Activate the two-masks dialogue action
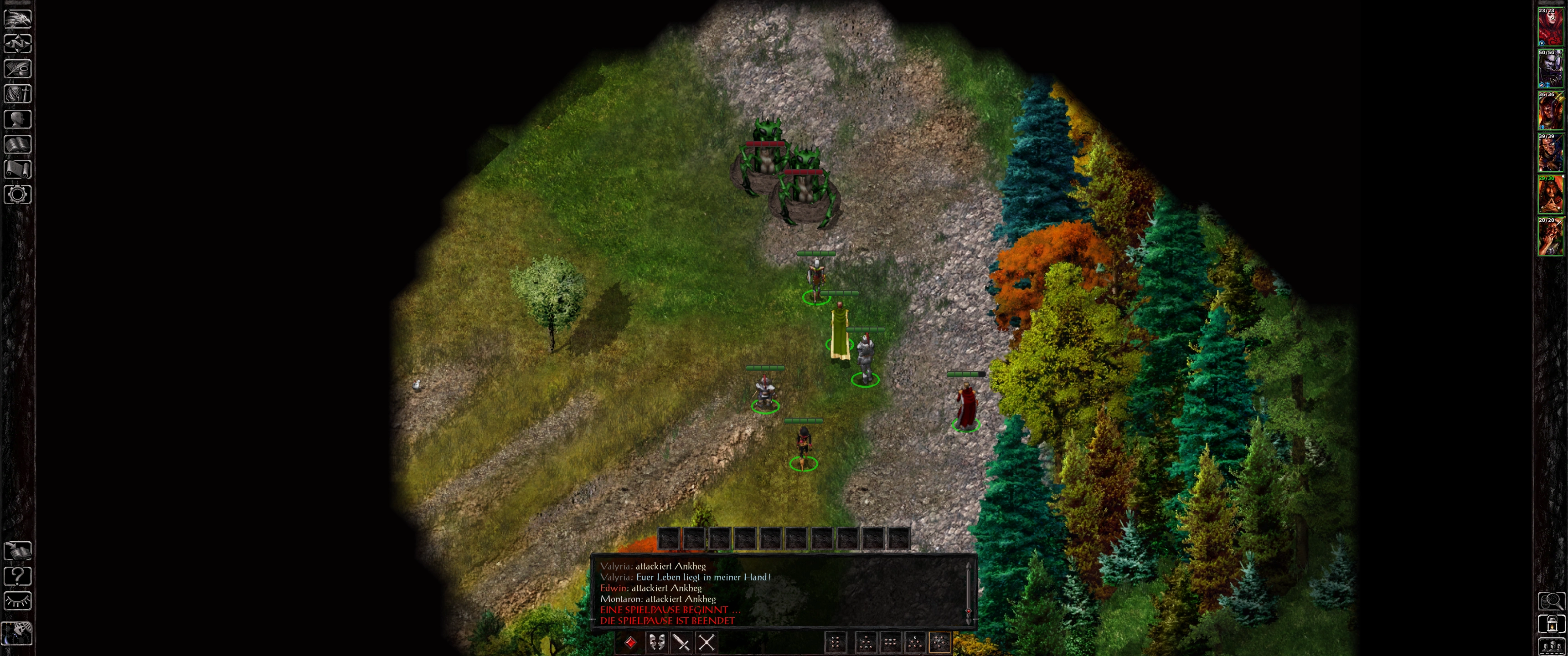The width and height of the screenshot is (1568, 656). [x=656, y=642]
